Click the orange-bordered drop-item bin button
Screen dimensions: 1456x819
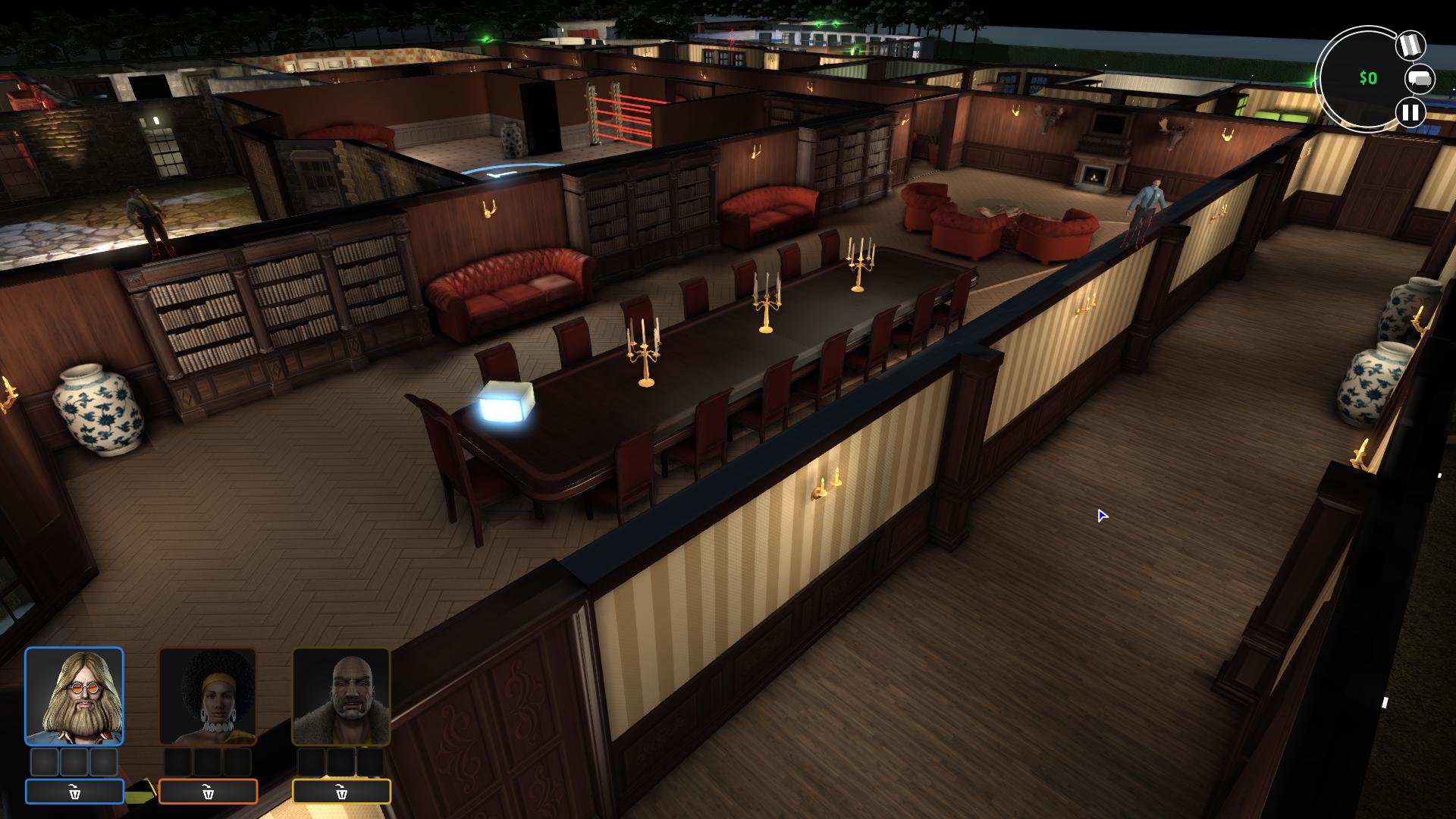[208, 792]
